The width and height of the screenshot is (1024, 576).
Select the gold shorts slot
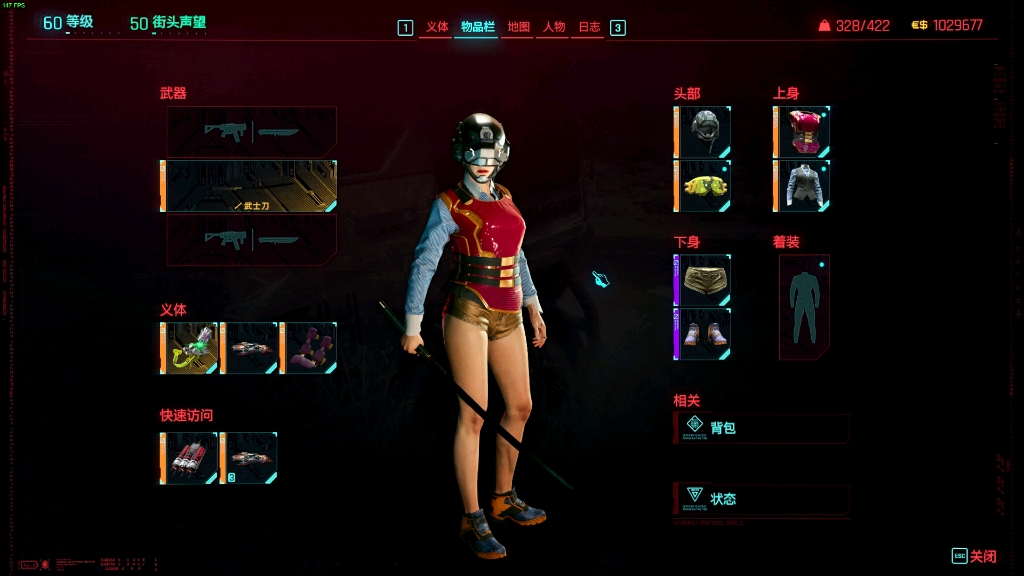pos(704,280)
